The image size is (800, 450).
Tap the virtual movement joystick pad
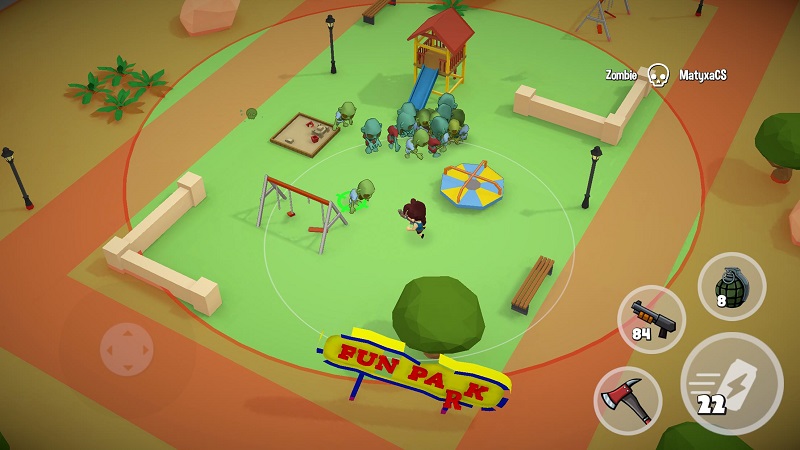(127, 349)
